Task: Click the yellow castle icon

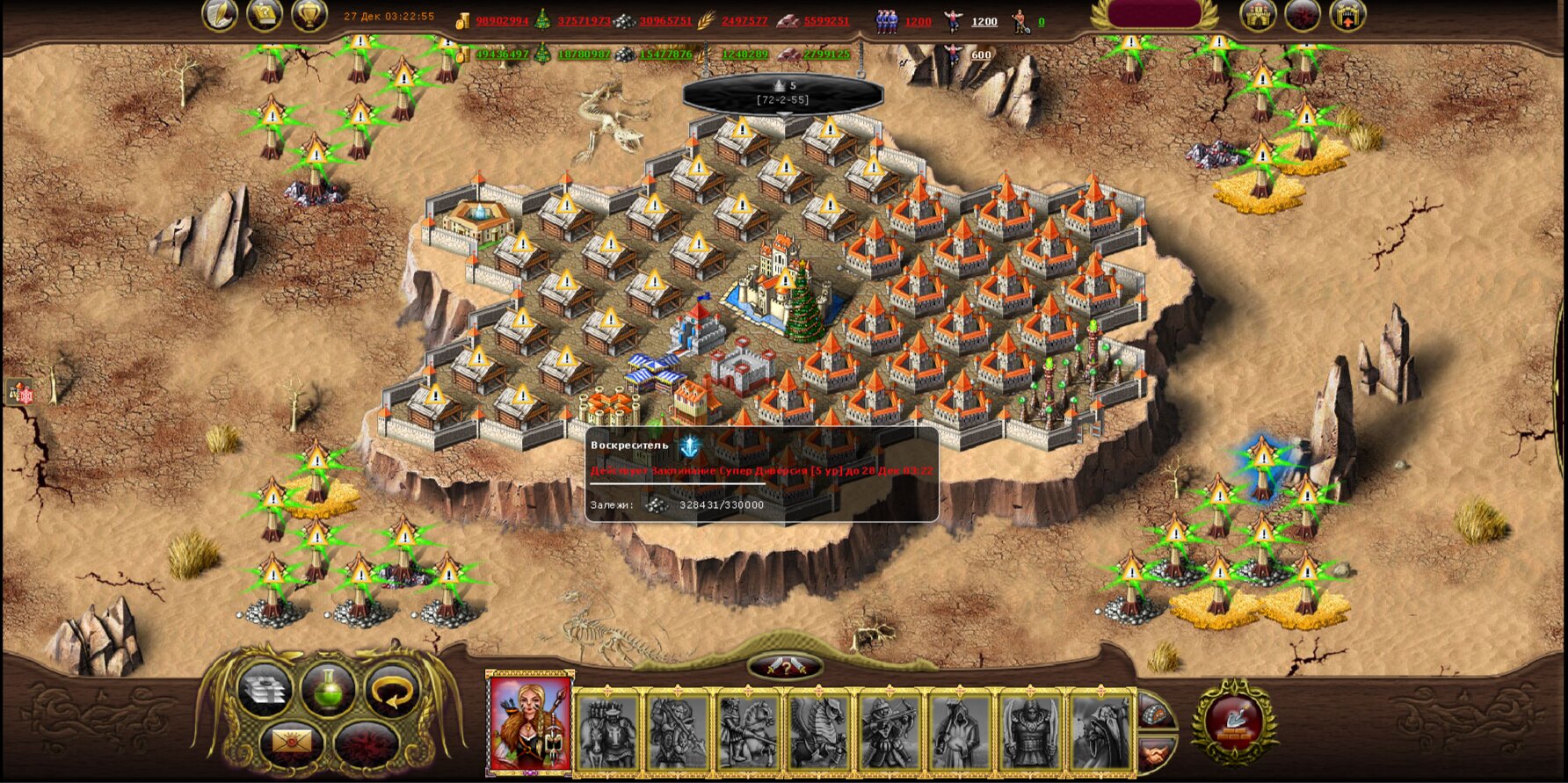Action: click(x=1258, y=15)
